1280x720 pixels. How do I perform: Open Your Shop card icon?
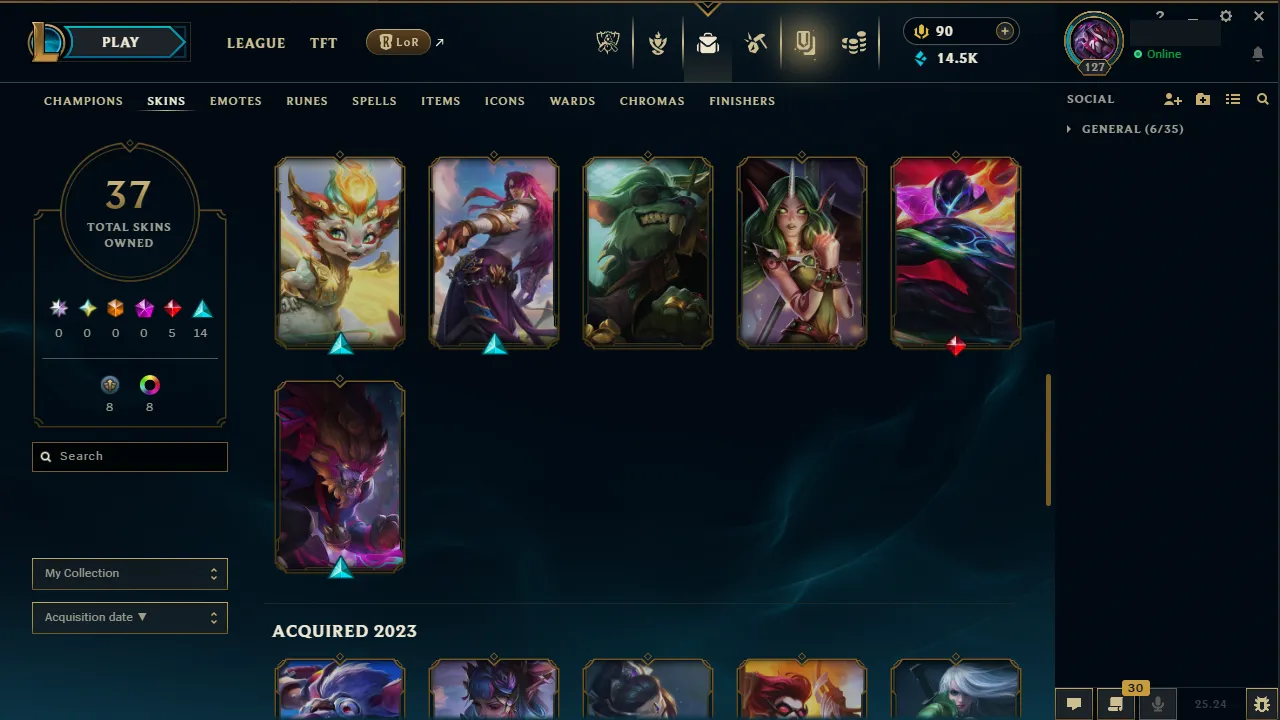[805, 42]
